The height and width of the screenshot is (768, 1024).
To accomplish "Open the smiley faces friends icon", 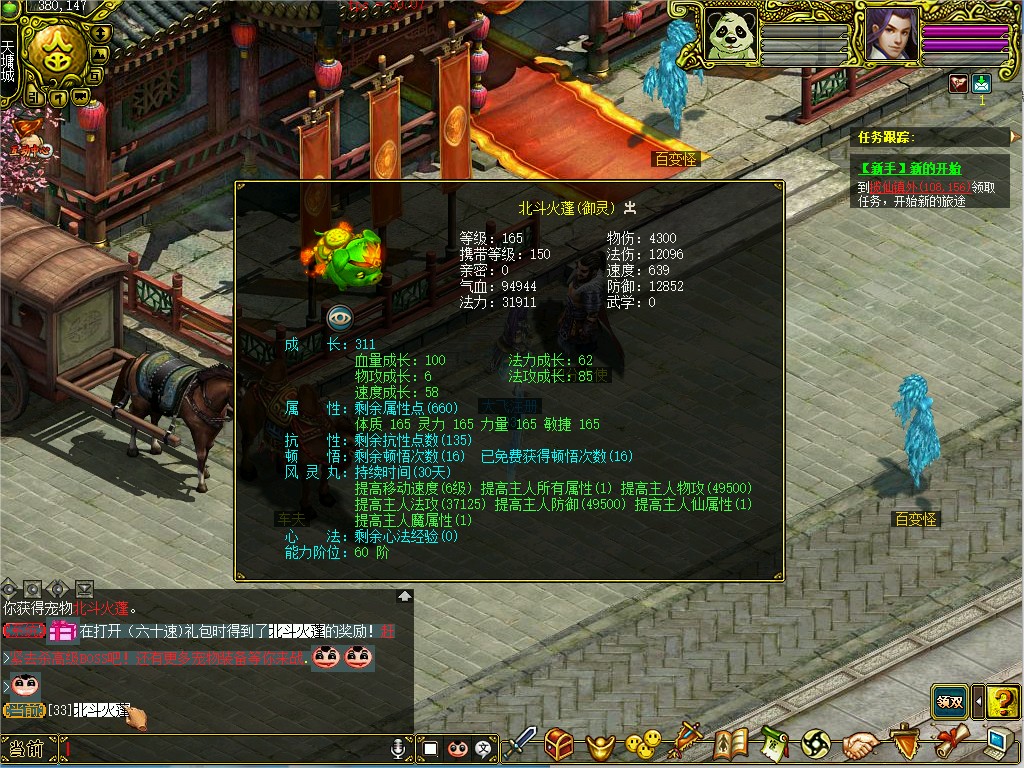I will 642,743.
